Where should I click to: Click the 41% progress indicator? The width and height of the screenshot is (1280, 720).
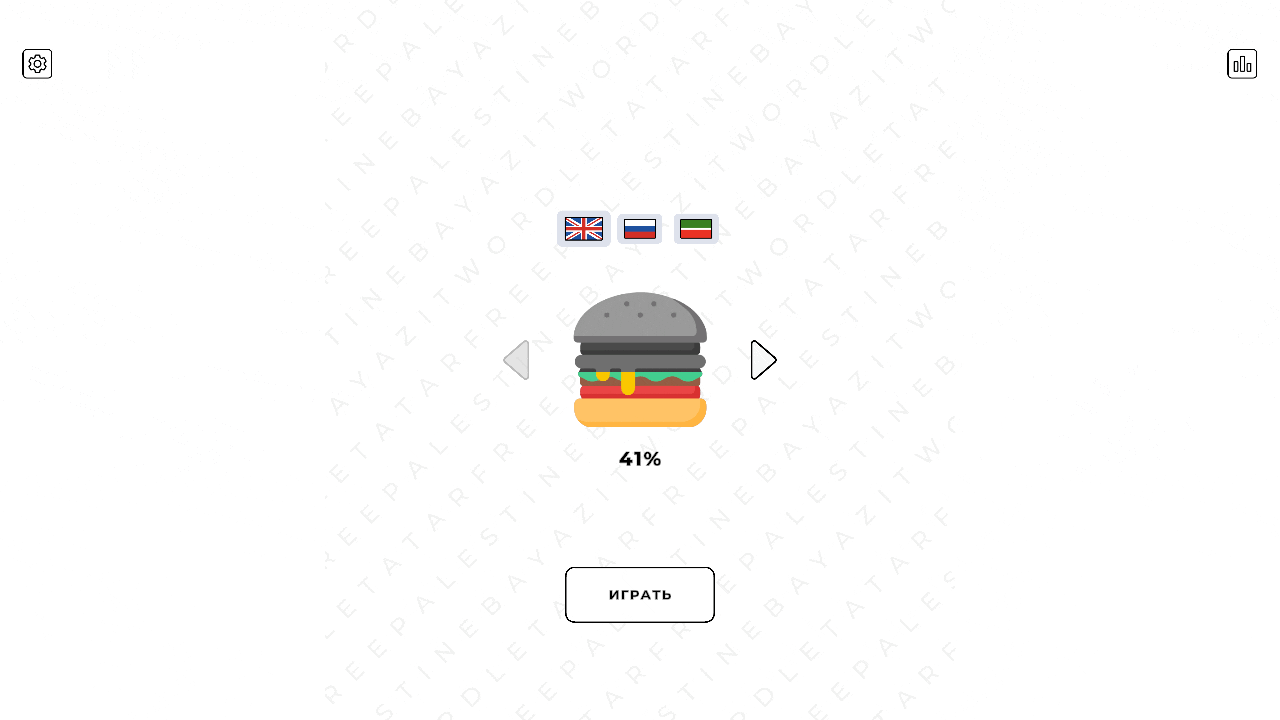tap(639, 458)
